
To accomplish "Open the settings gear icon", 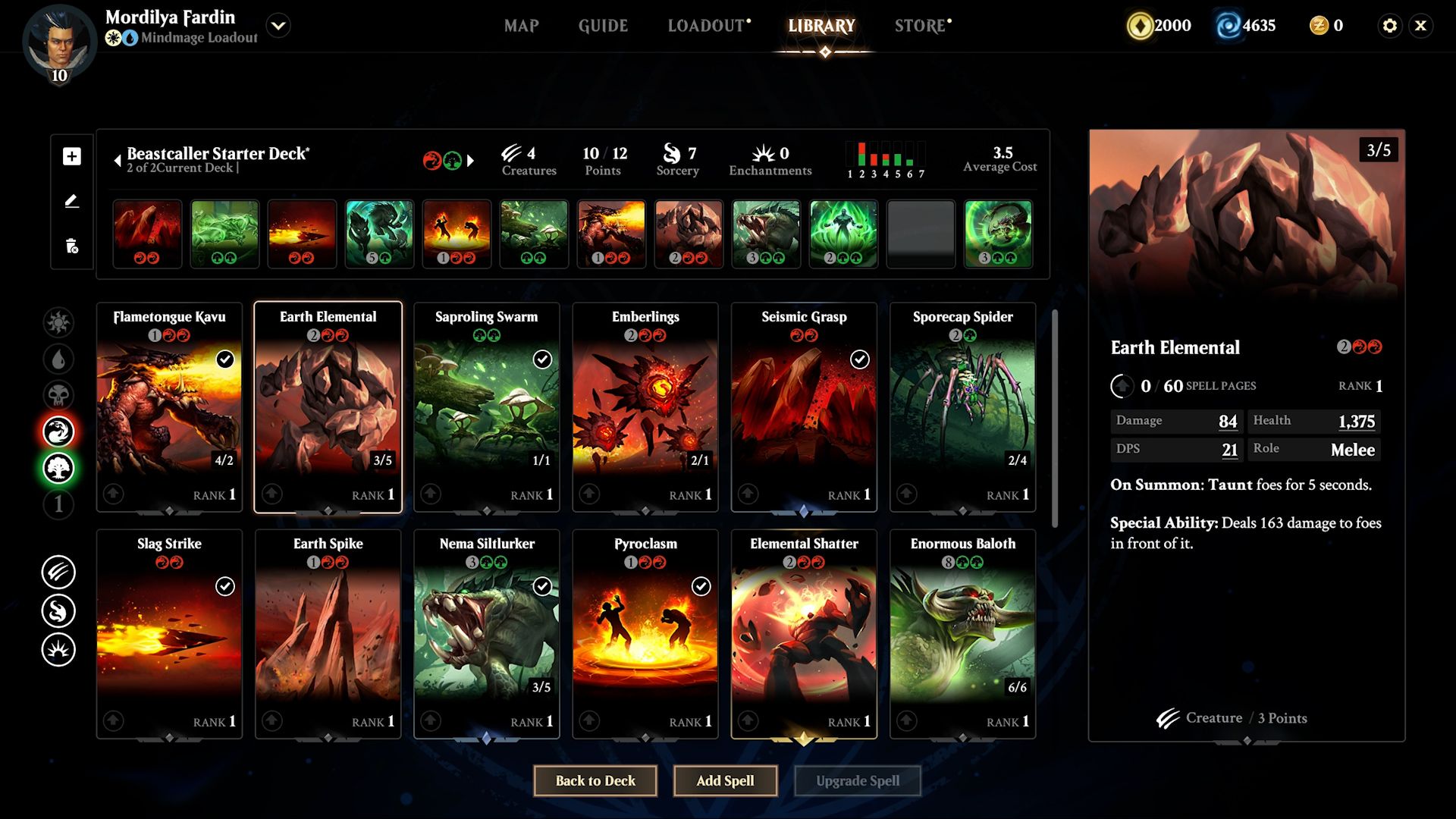I will pyautogui.click(x=1390, y=25).
